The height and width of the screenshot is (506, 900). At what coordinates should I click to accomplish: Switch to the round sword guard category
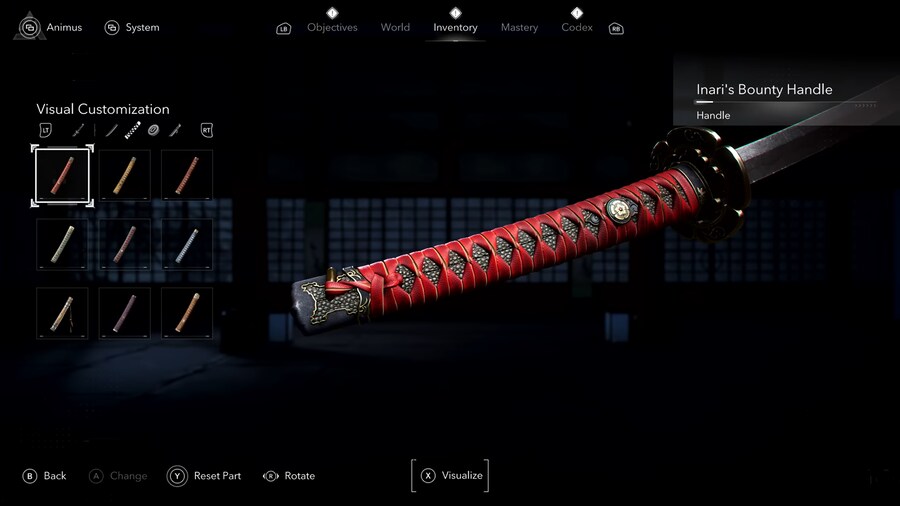tap(154, 130)
